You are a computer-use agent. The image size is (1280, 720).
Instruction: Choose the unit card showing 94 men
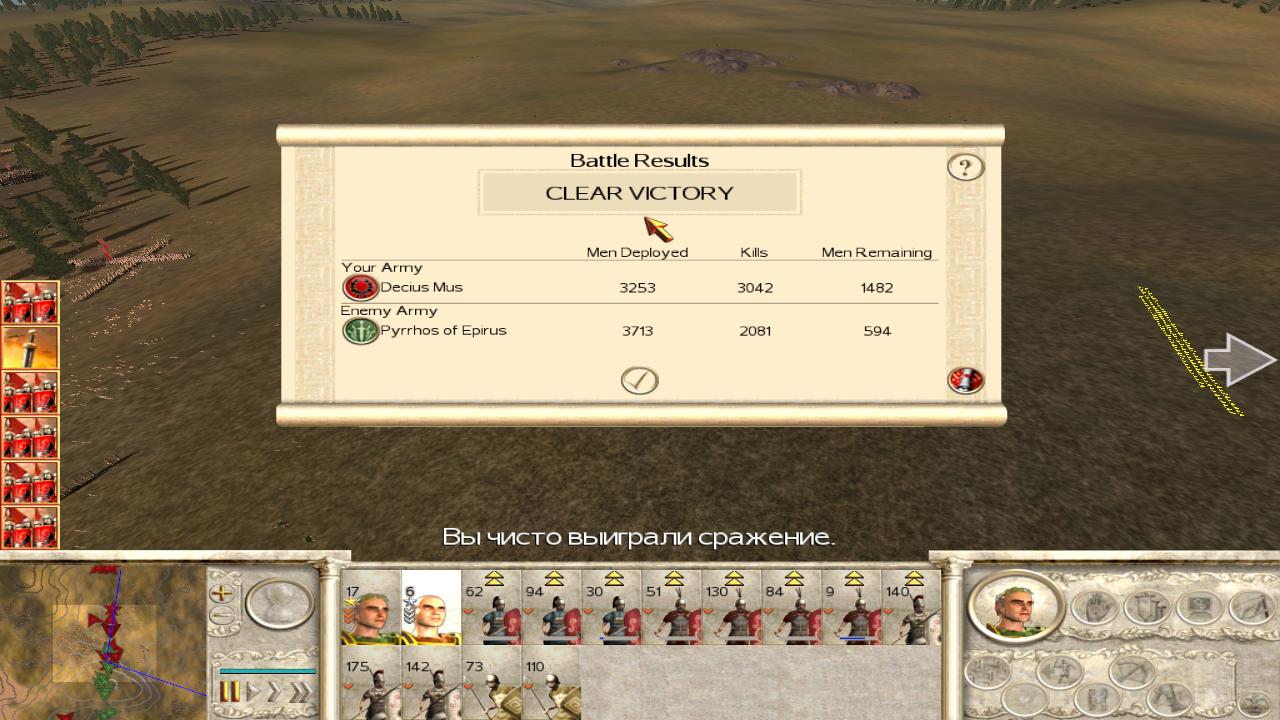pyautogui.click(x=551, y=608)
